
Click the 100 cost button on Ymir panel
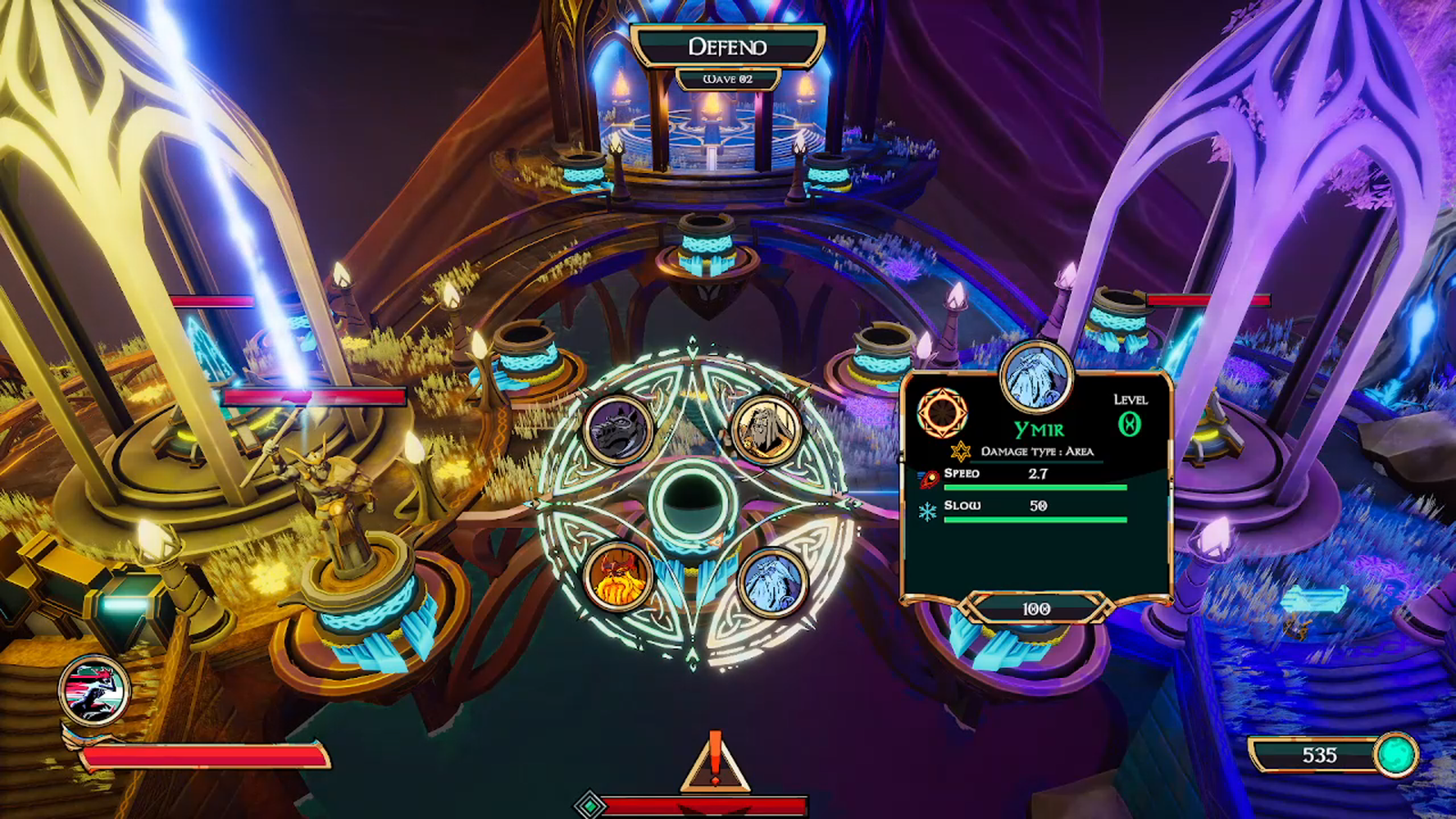[x=1036, y=608]
